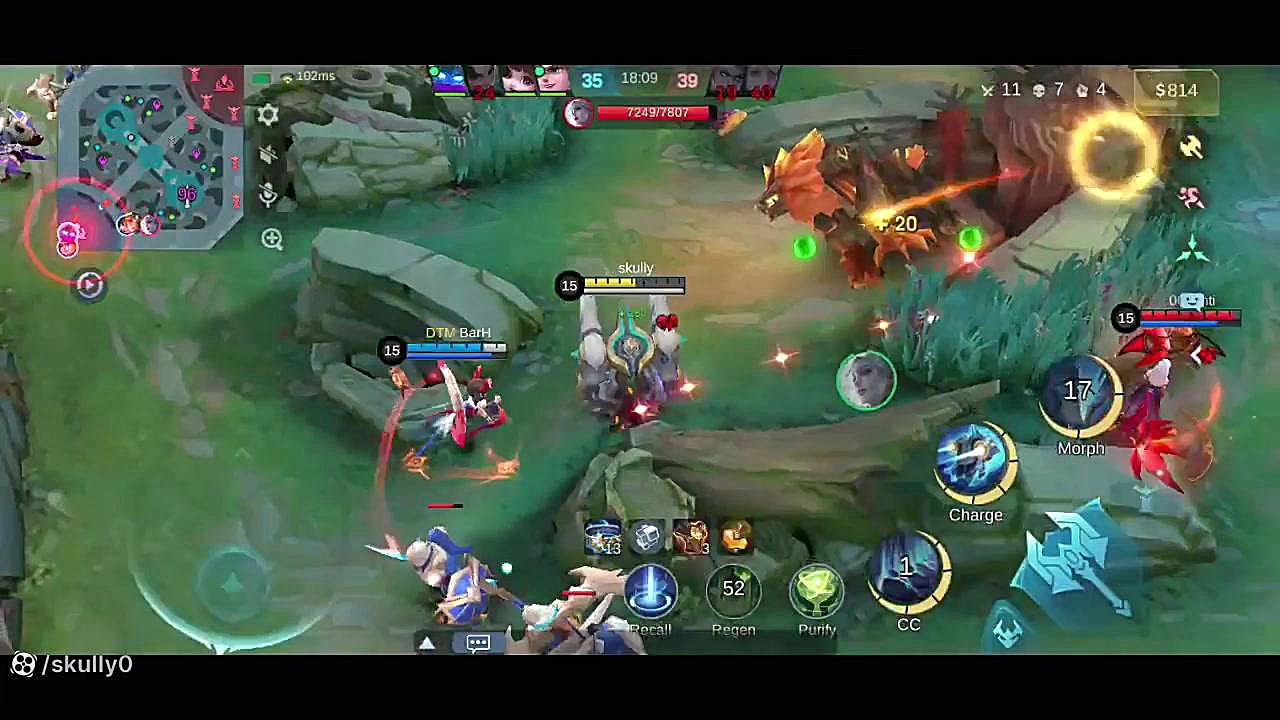Use the Regen consumable showing 52
Image resolution: width=1280 pixels, height=720 pixels.
click(x=734, y=590)
